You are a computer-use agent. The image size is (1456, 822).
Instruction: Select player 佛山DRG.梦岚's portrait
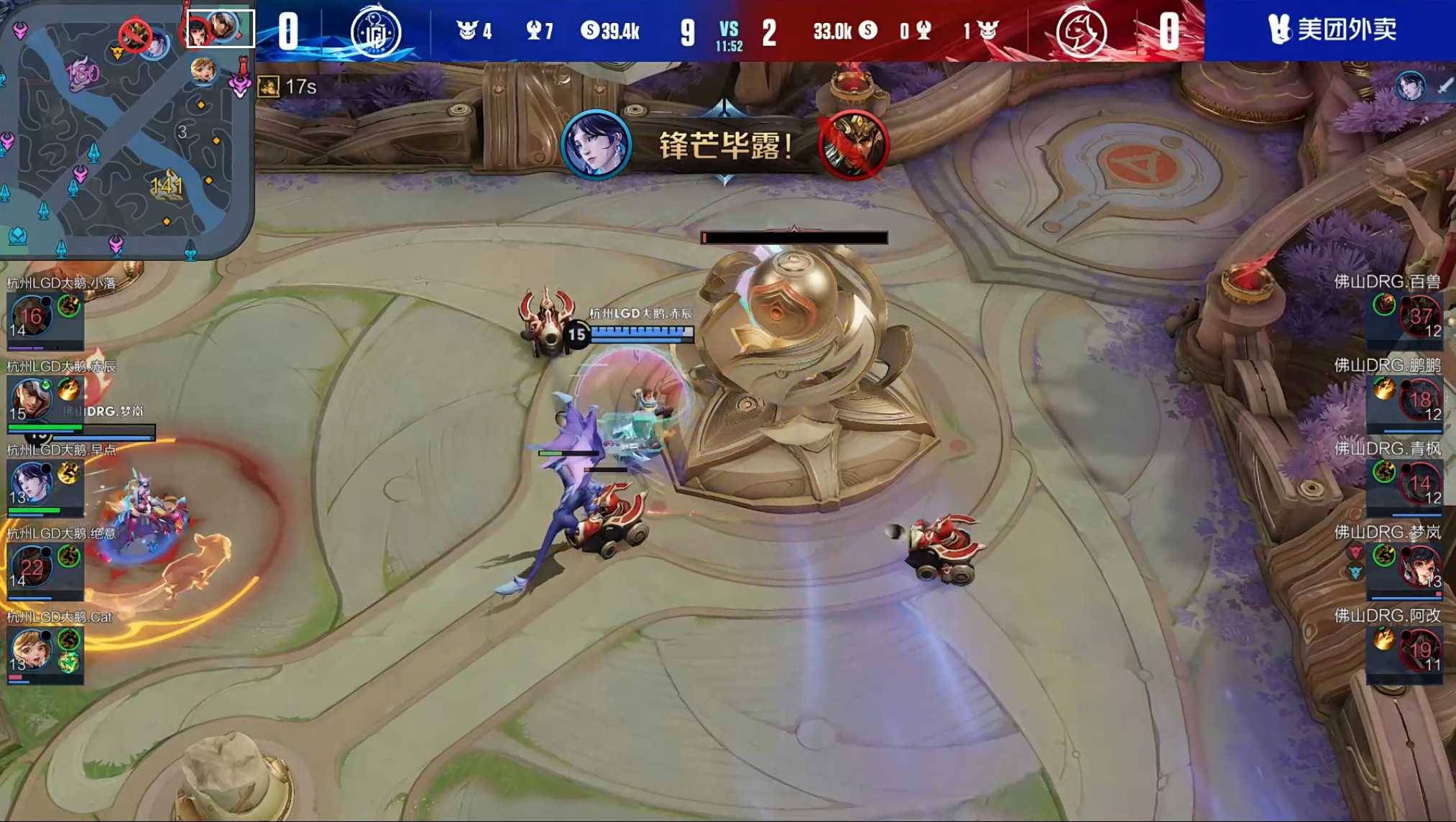click(1420, 565)
